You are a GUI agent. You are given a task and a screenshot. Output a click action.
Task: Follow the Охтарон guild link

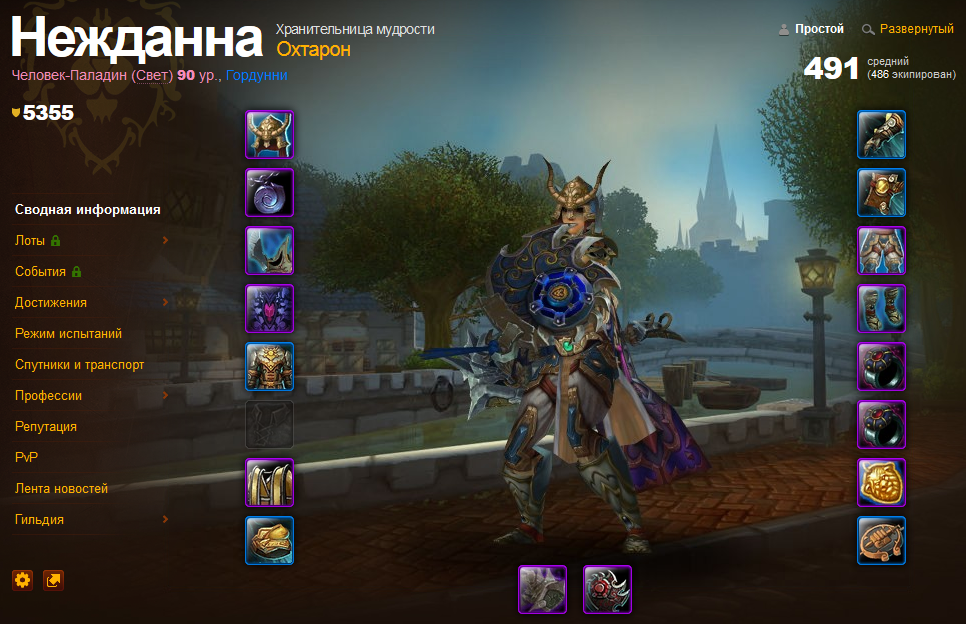313,50
